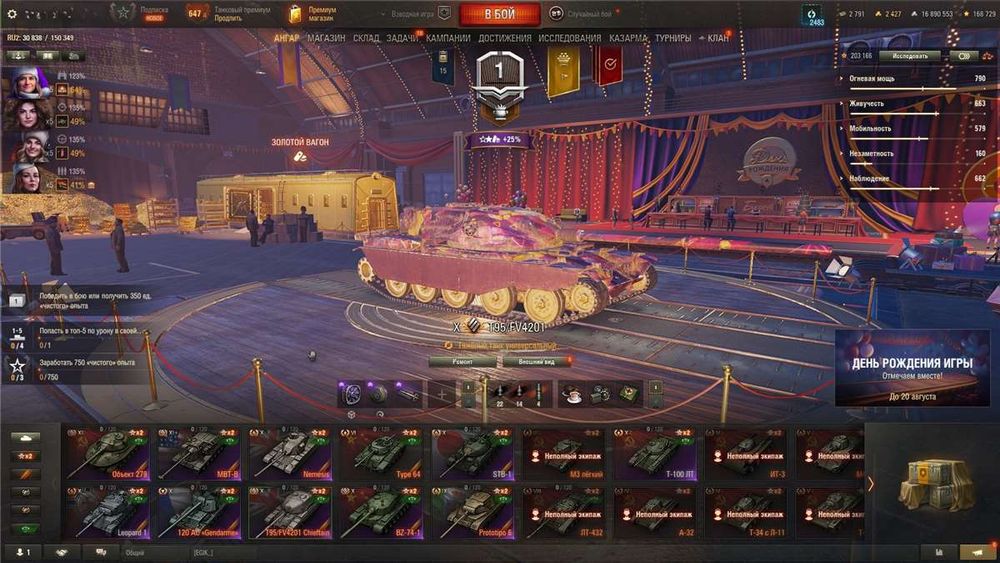1000x563 pixels.
Task: Start a battle with the red В БОЙ button
Action: tap(499, 14)
